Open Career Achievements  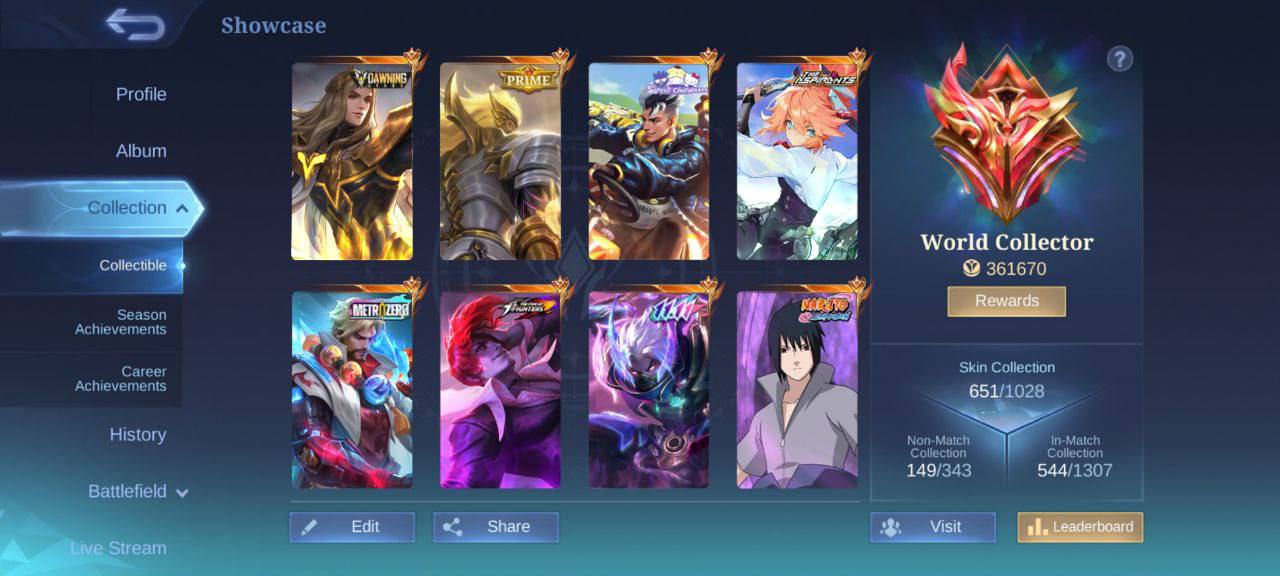[x=121, y=379]
